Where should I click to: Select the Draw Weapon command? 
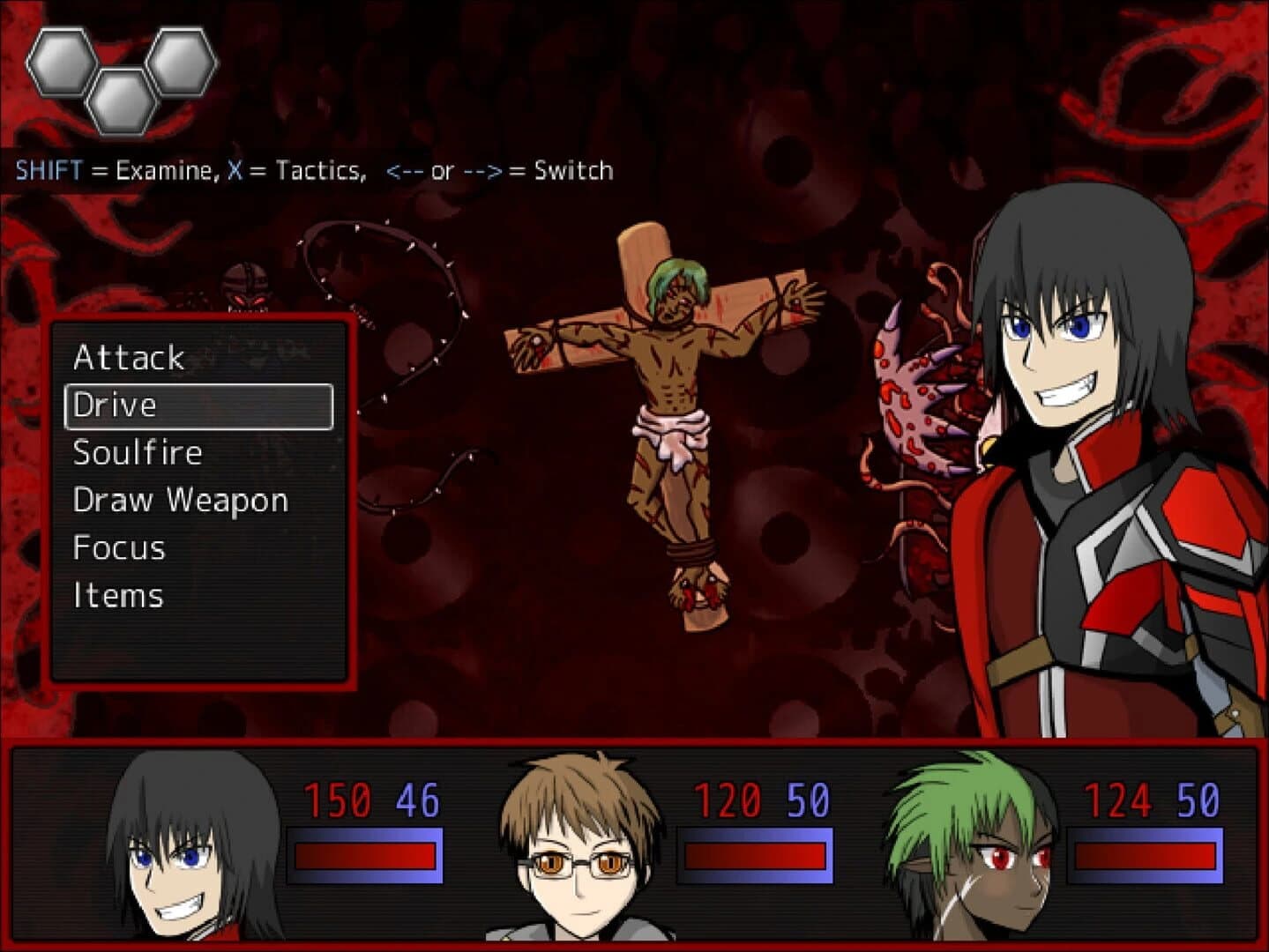point(180,501)
